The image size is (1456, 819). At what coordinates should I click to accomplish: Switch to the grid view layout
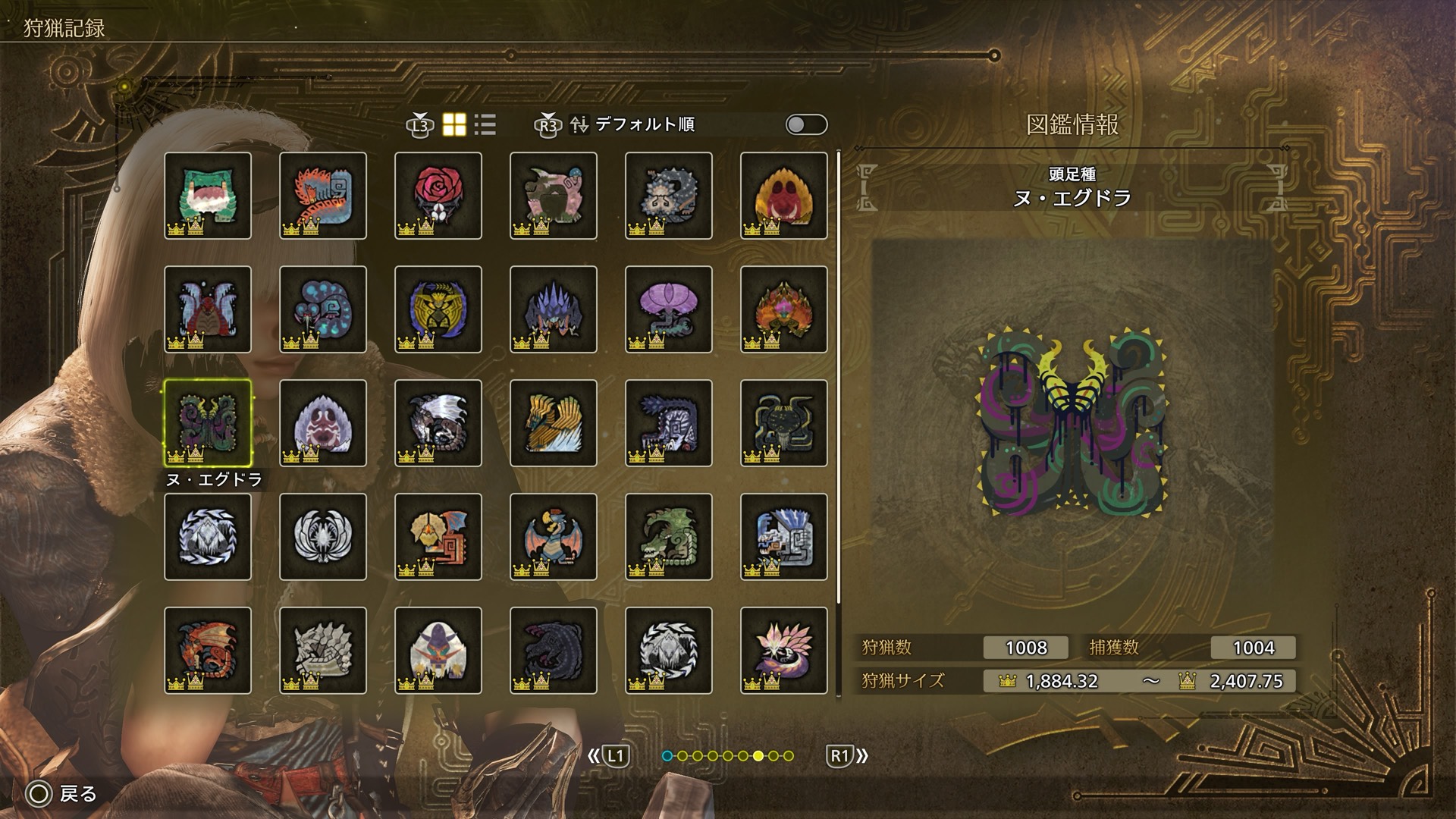[x=454, y=125]
